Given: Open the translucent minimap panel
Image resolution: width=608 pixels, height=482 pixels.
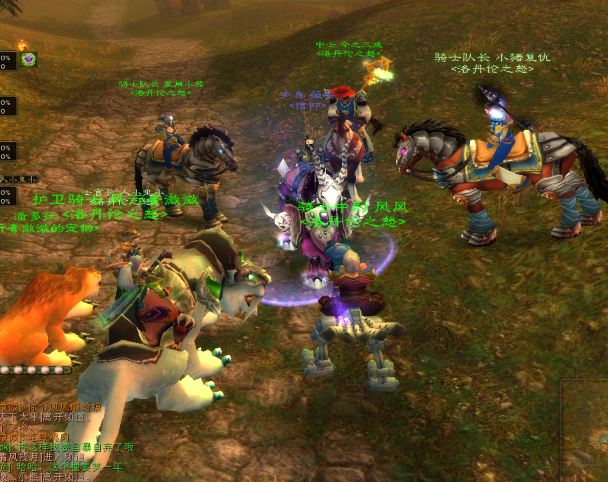Looking at the screenshot, I should coord(584,428).
